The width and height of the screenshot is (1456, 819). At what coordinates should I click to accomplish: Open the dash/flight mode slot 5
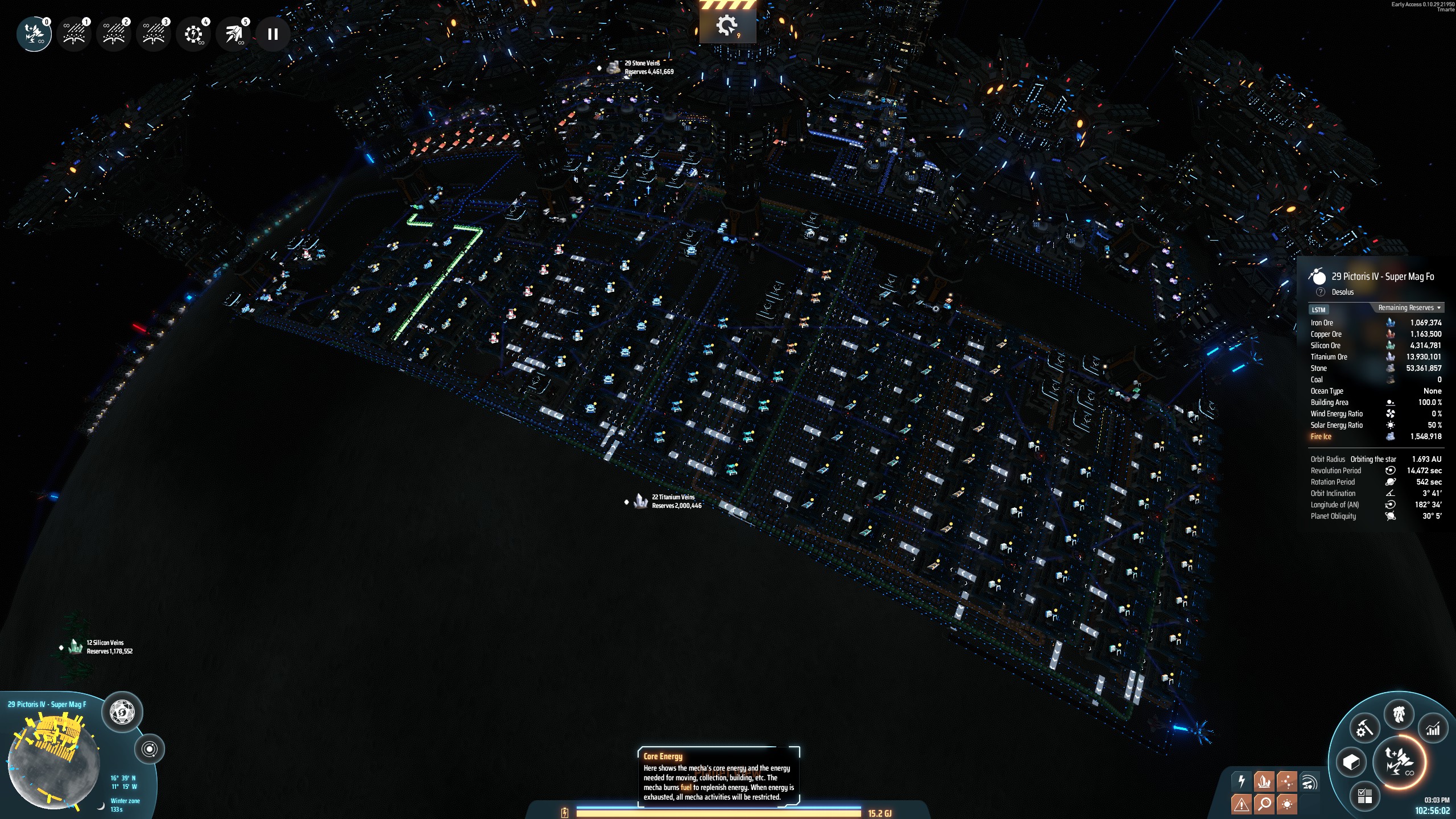coord(233,34)
